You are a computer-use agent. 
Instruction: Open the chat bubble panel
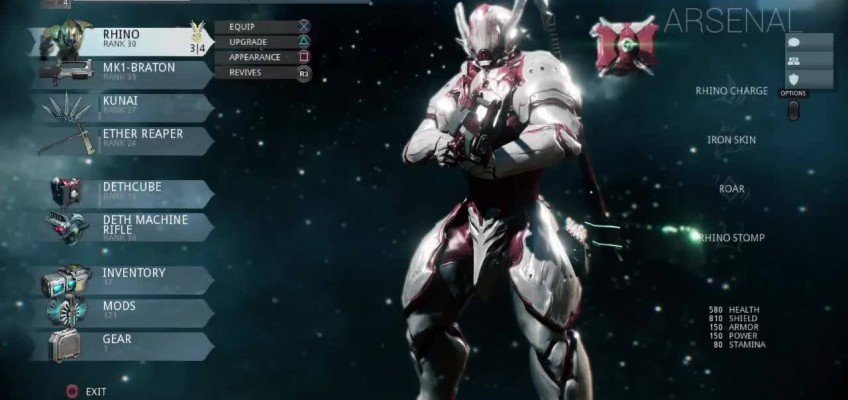795,42
